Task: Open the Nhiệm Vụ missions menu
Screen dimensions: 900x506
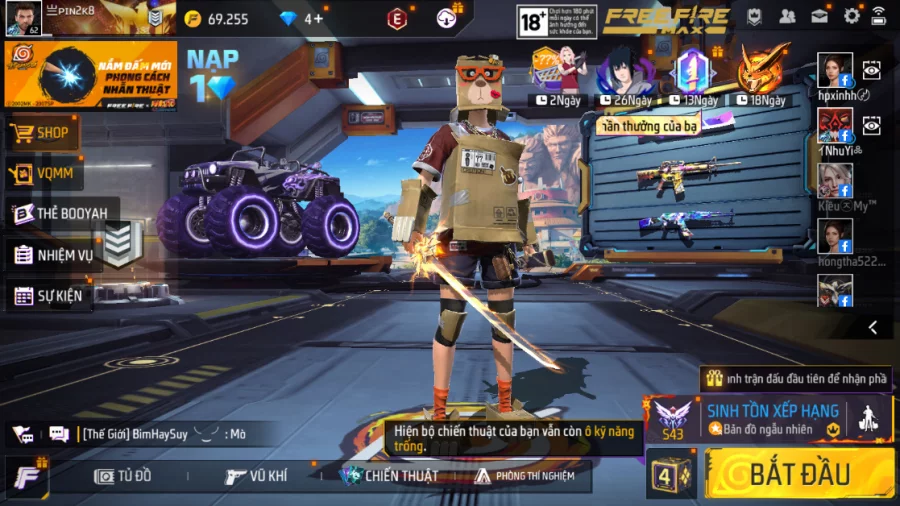Action: (x=54, y=254)
